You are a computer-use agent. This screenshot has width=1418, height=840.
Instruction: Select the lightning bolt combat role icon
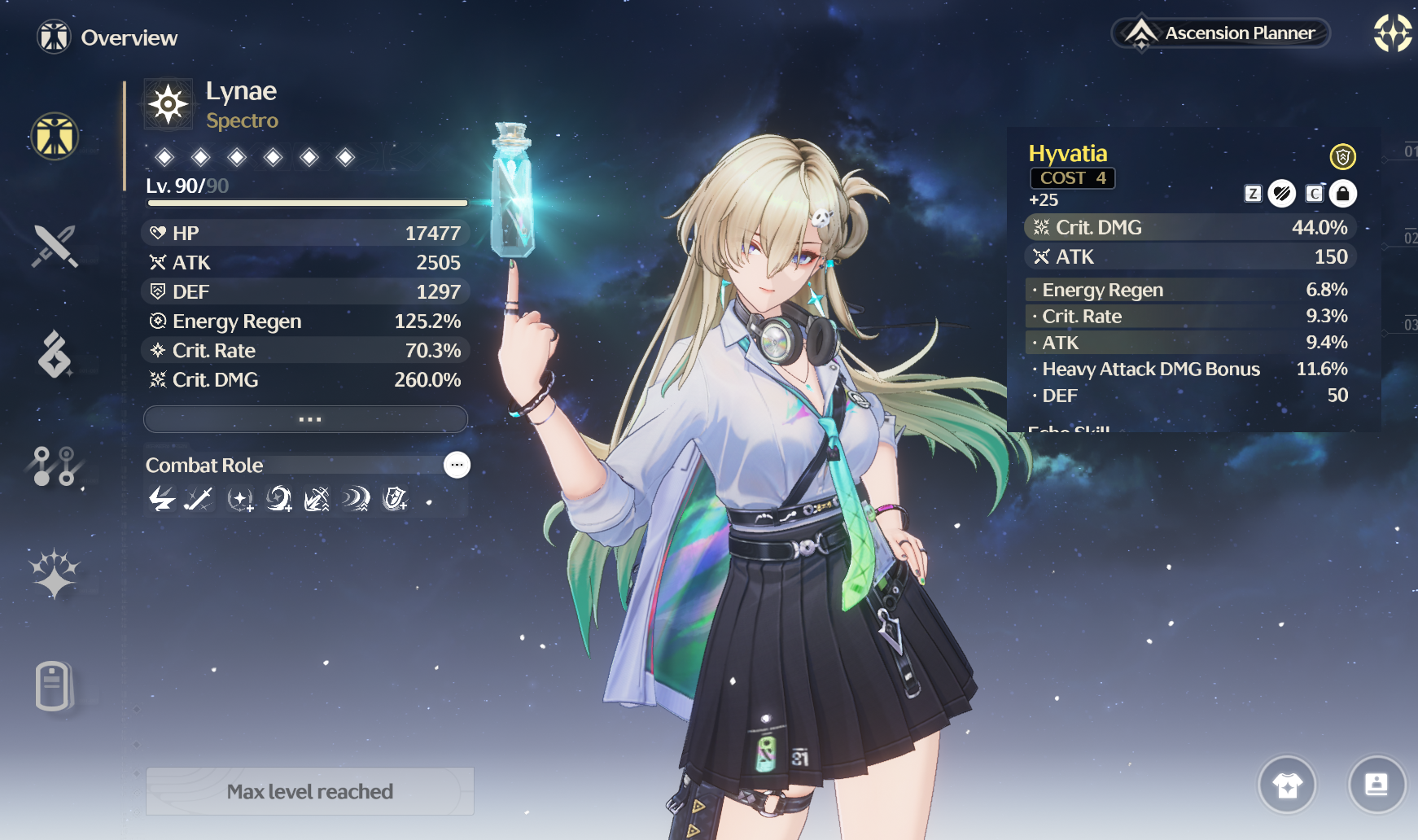click(162, 498)
